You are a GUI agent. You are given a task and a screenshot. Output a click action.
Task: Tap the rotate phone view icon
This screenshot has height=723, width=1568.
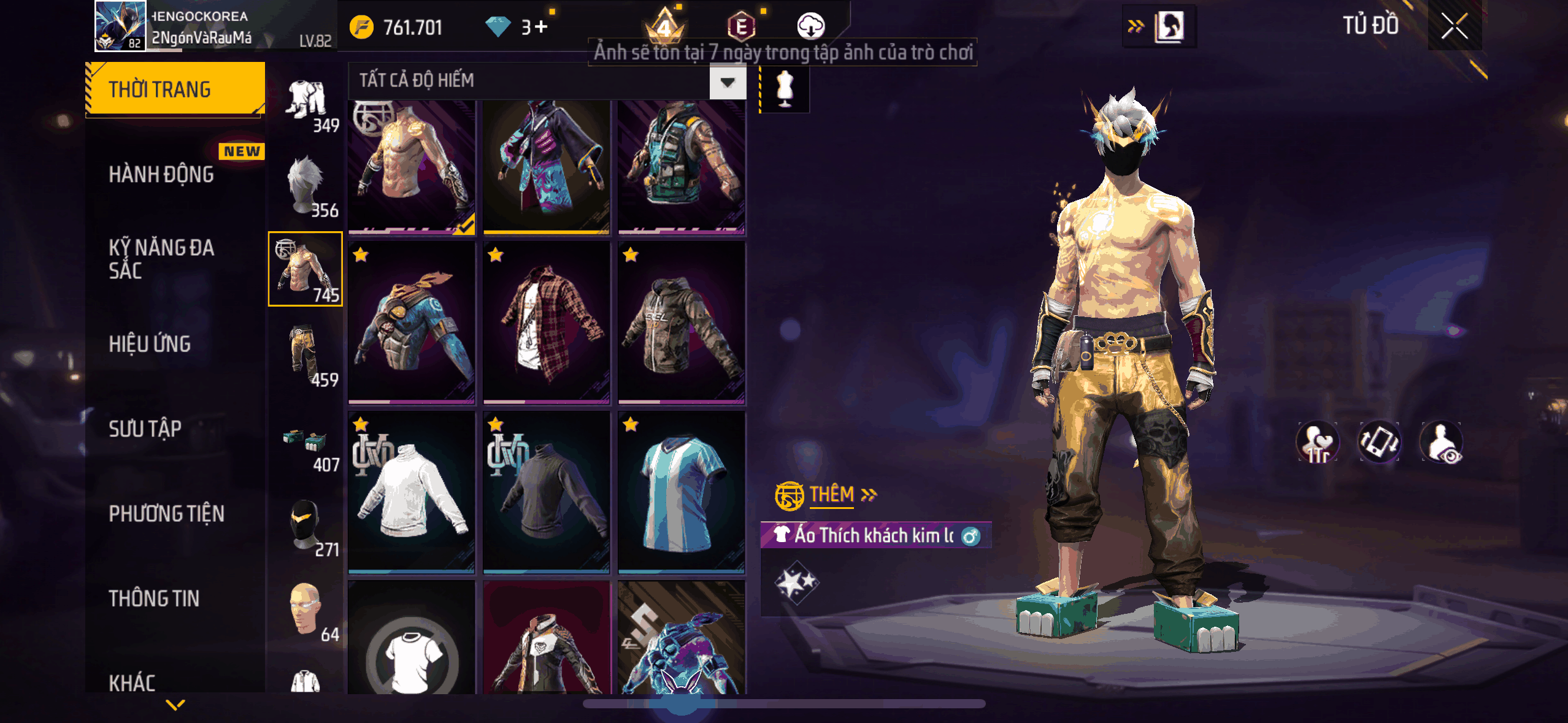point(1379,442)
